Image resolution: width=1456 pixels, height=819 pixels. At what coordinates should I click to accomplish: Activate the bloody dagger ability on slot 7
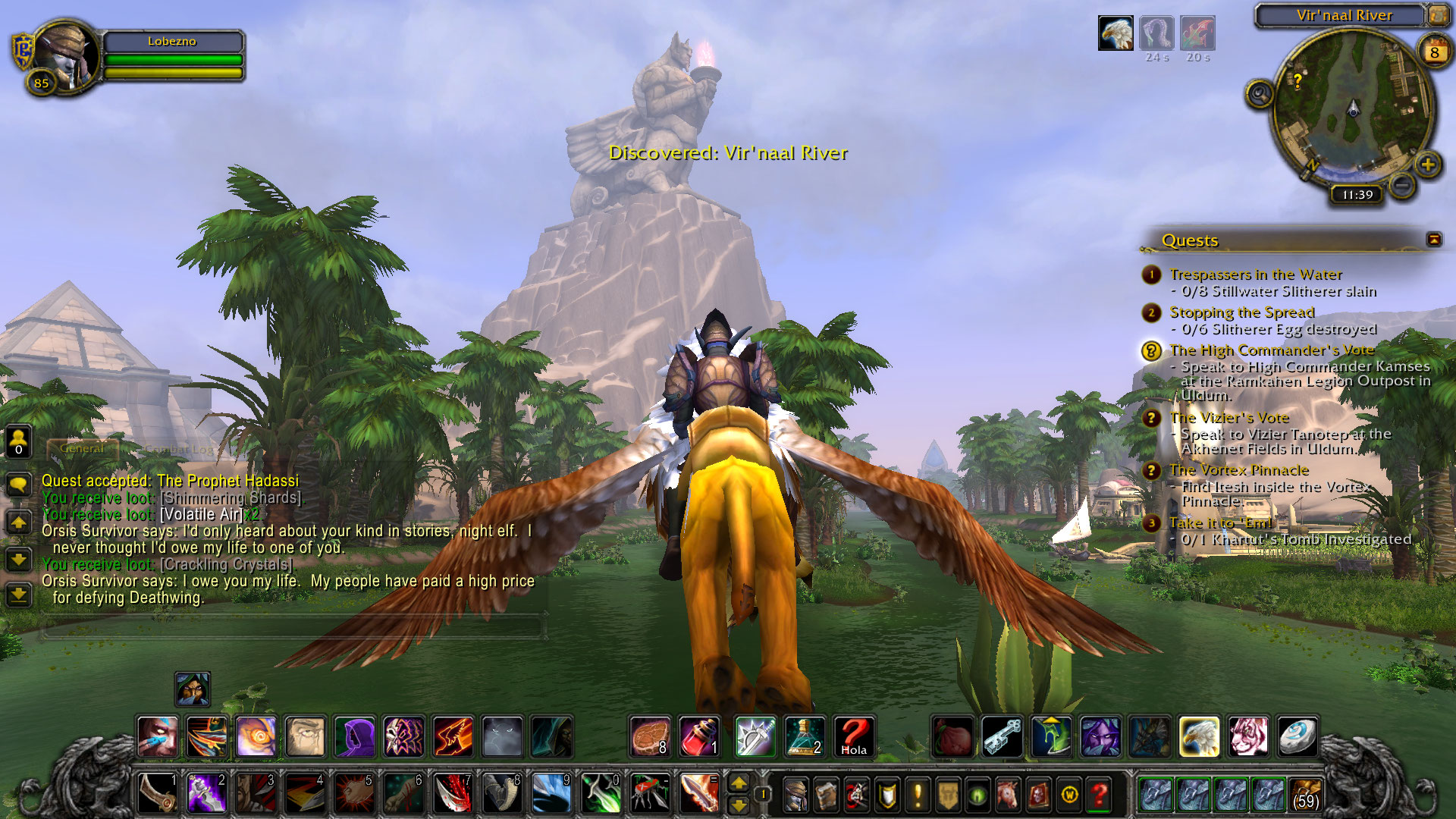[453, 793]
